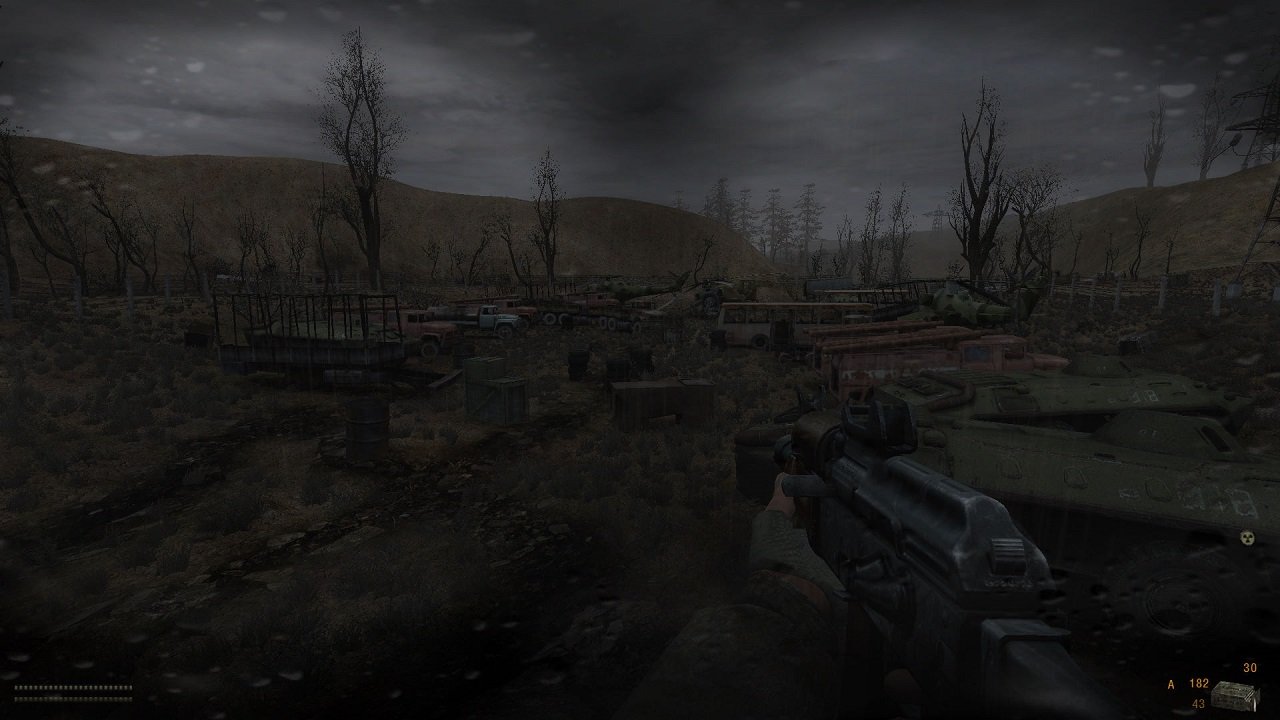Click the dark storage container near center
The width and height of the screenshot is (1280, 720).
650,400
